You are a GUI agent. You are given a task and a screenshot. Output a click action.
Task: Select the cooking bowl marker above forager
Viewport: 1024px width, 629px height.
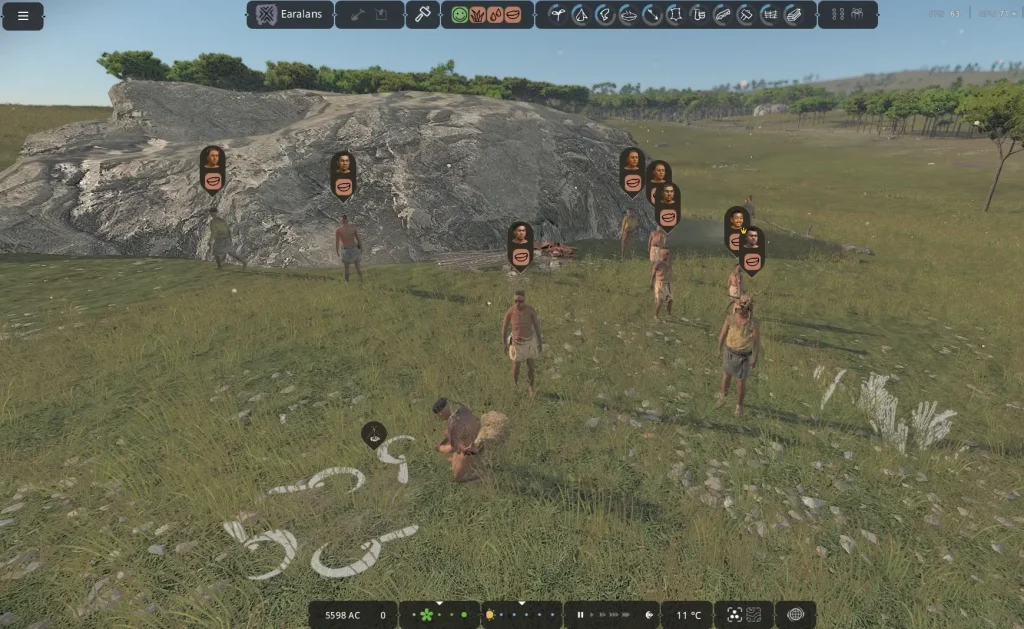click(374, 434)
